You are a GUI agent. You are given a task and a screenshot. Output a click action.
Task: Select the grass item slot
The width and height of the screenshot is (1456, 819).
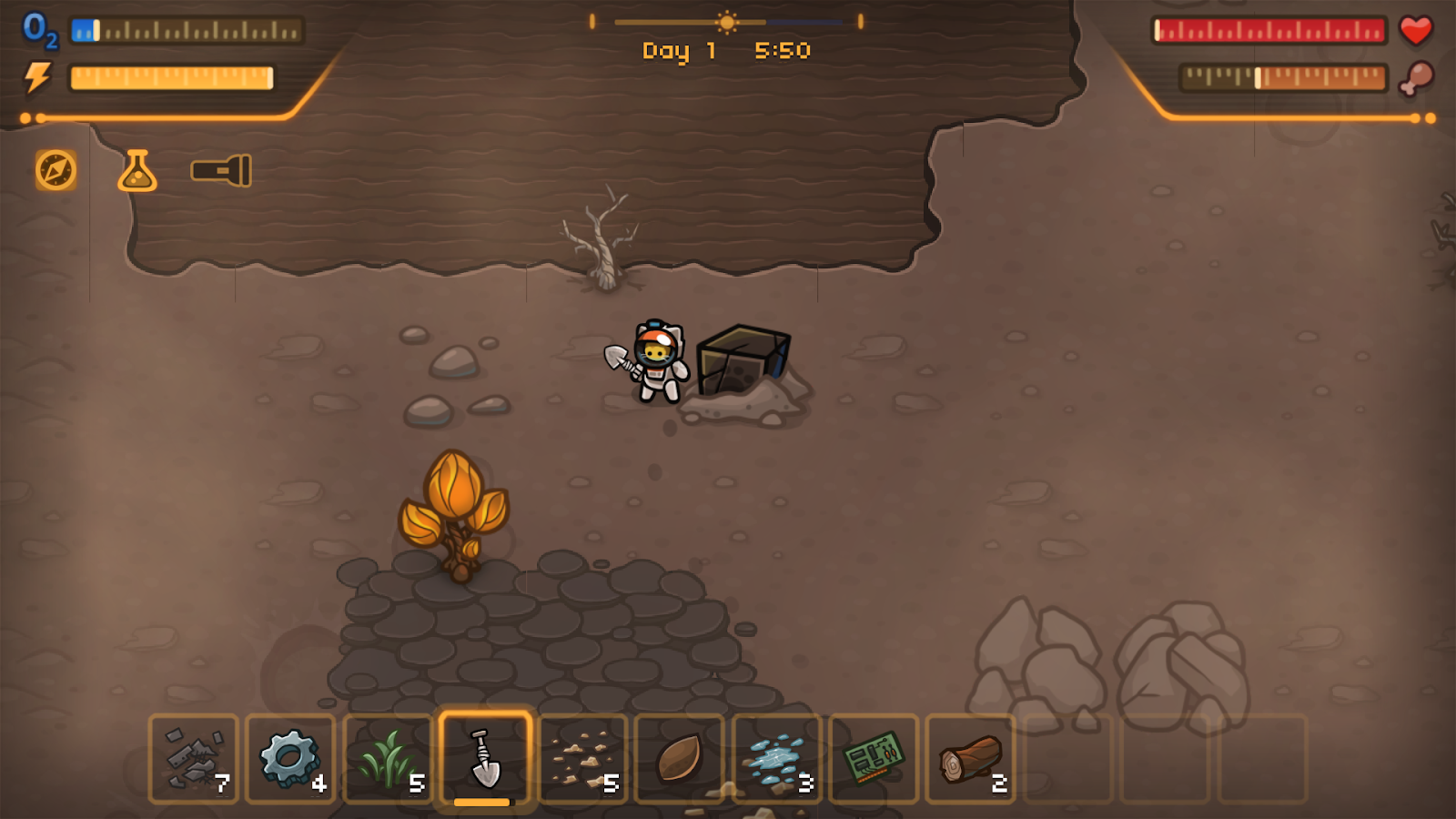point(387,760)
